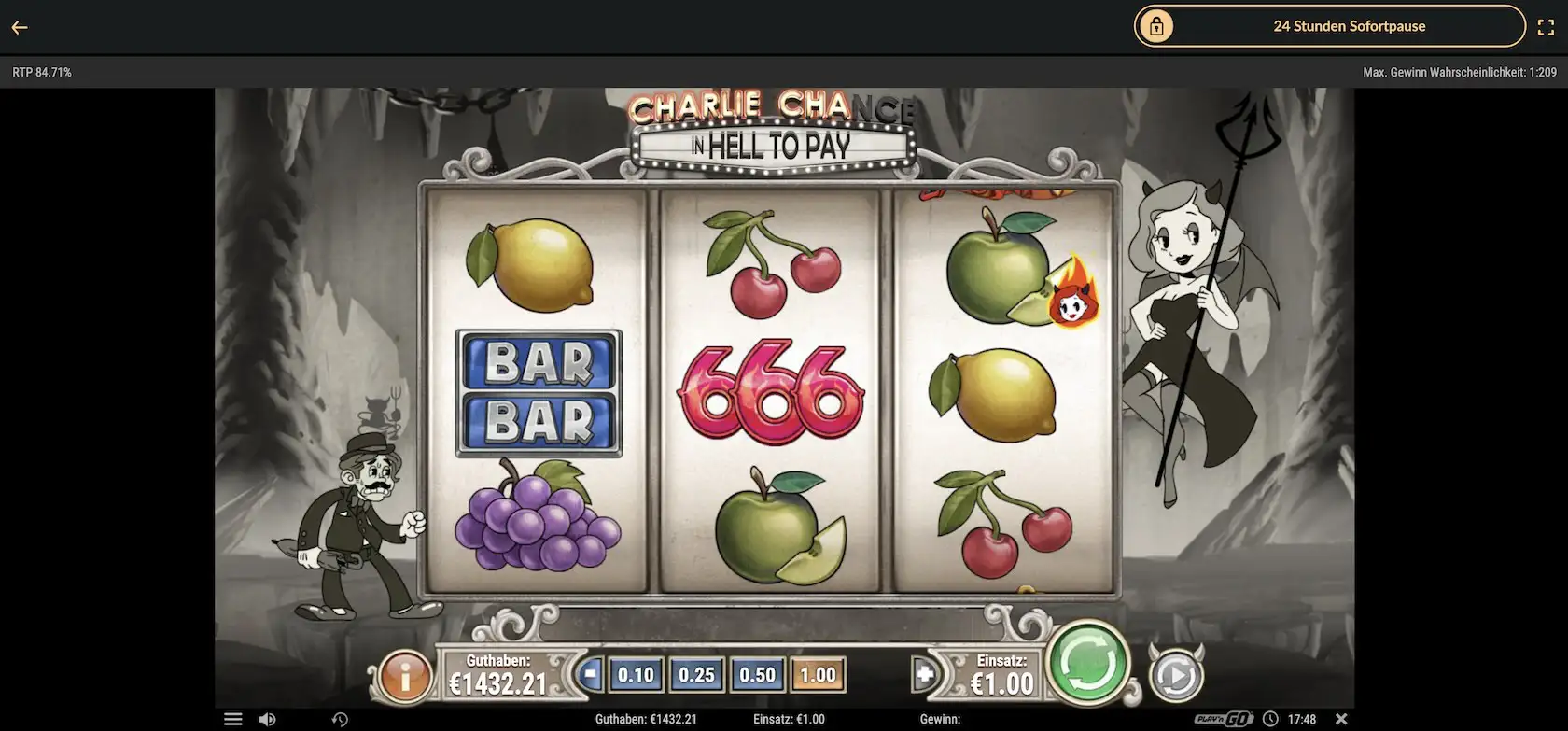Increase the bet with the plus button
The height and width of the screenshot is (731, 1568).
924,674
